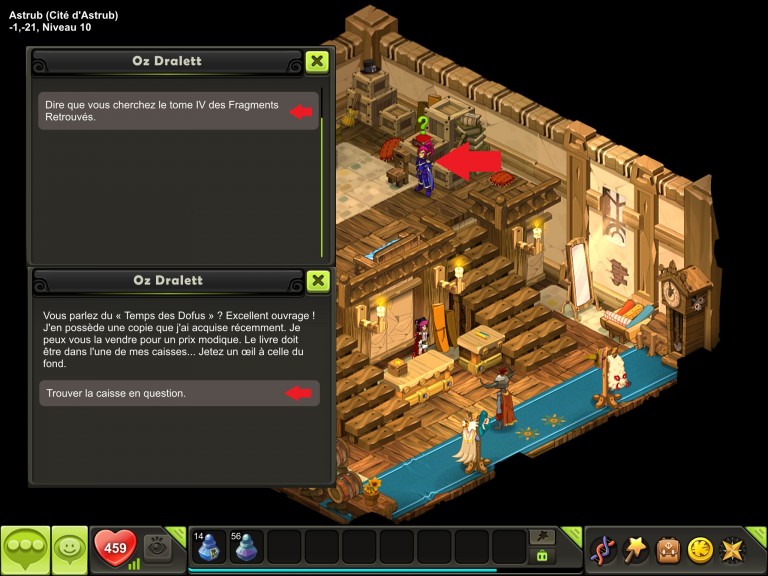This screenshot has width=768, height=576.
Task: Open the backpack inventory
Action: pos(668,549)
